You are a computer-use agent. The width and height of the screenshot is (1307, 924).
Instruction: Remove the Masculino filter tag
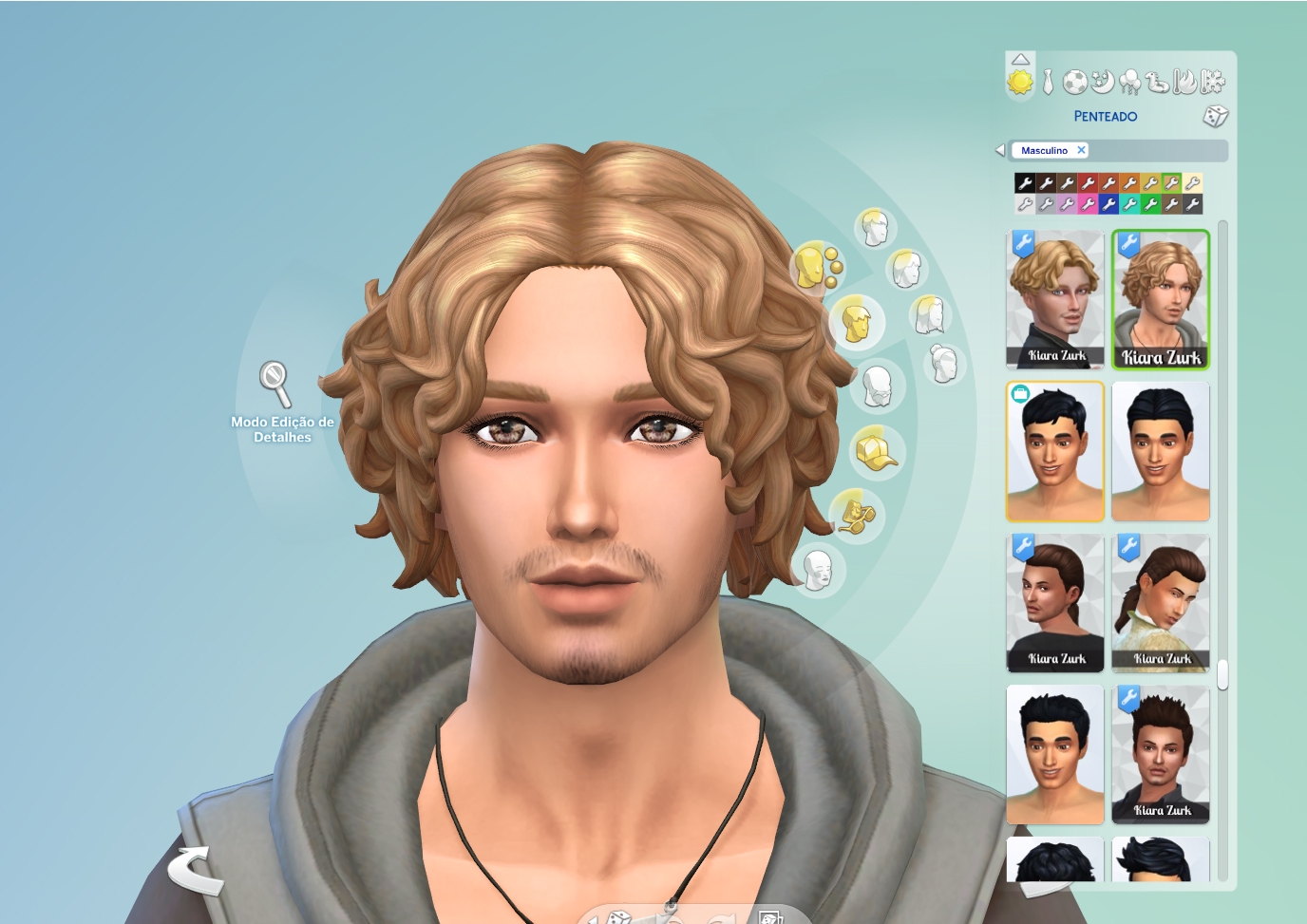1081,149
